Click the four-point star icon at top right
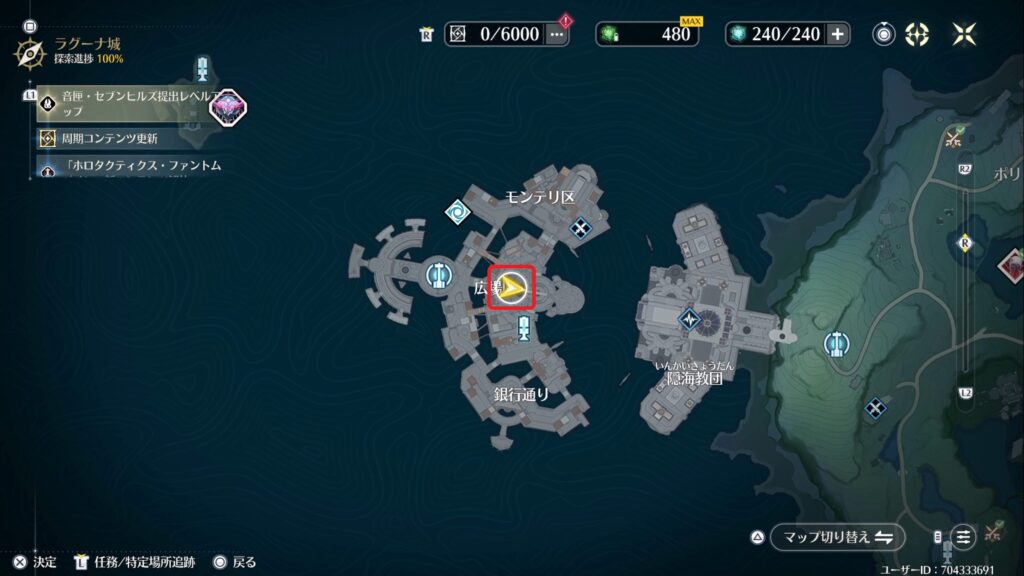Image resolution: width=1024 pixels, height=576 pixels. point(964,34)
